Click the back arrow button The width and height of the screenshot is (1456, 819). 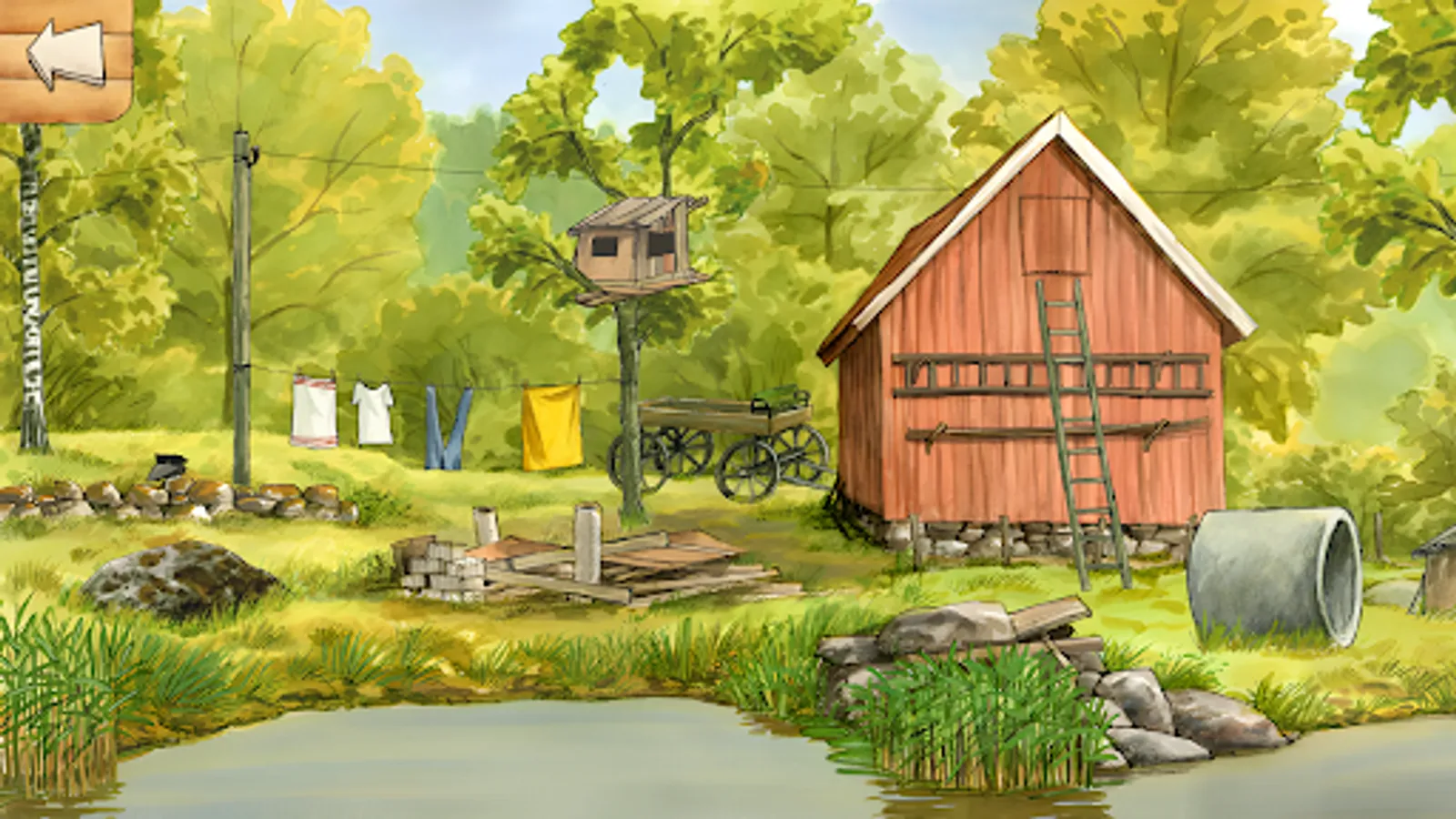click(64, 55)
